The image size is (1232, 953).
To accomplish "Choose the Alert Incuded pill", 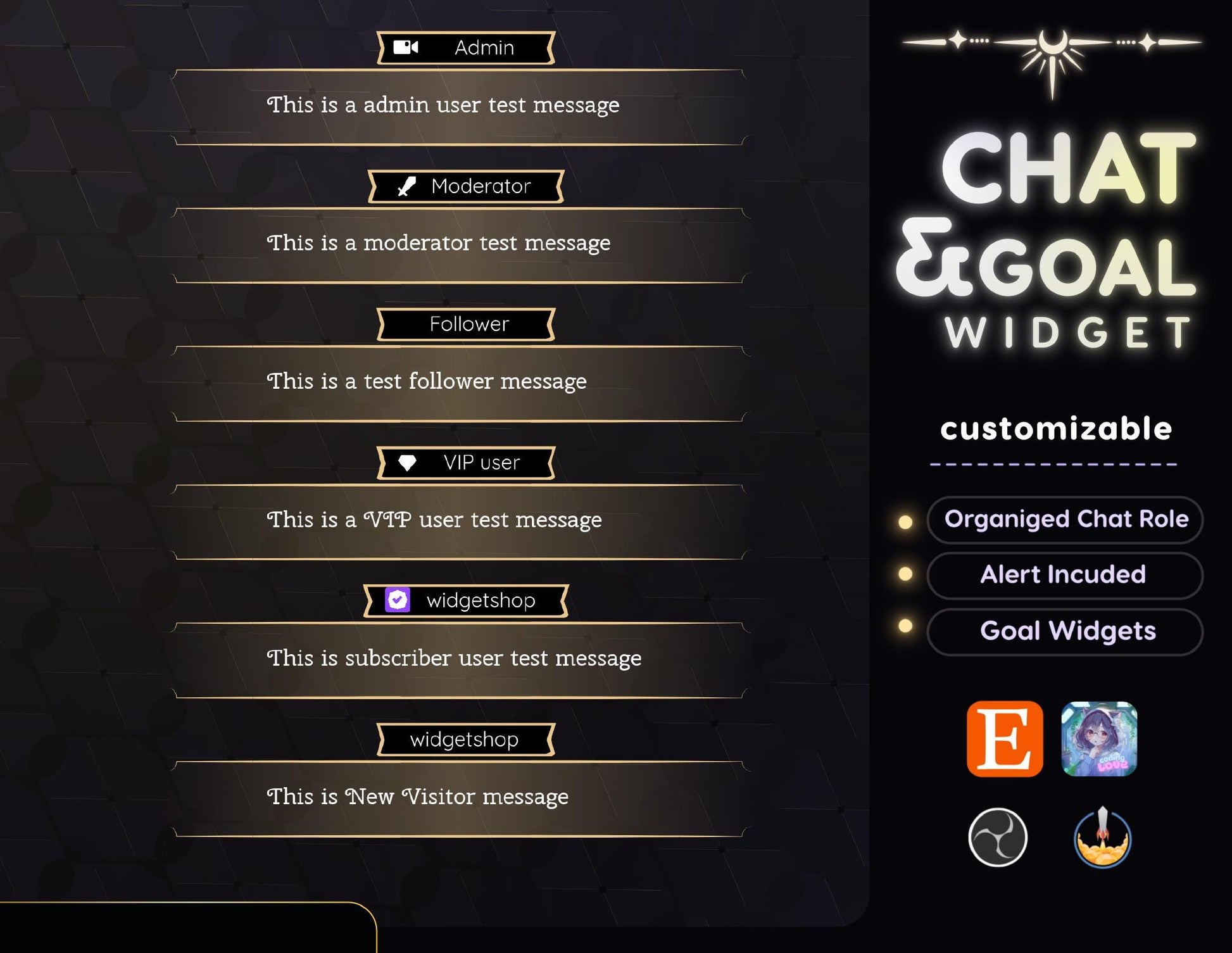I will (1065, 575).
